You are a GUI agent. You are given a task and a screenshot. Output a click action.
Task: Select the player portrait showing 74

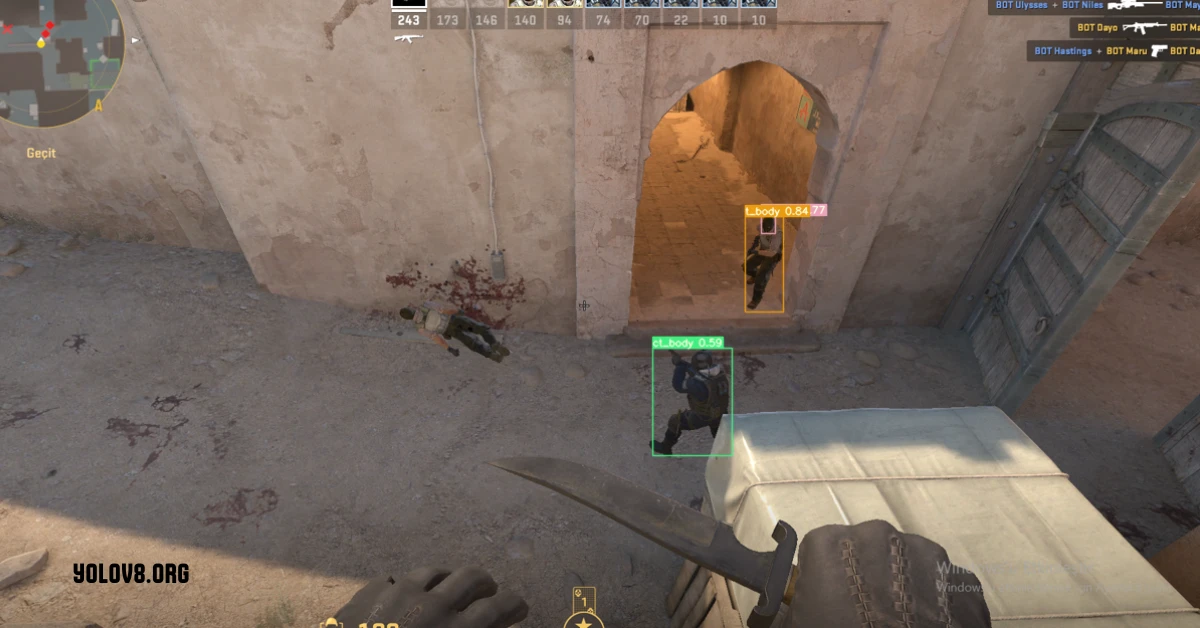click(603, 14)
